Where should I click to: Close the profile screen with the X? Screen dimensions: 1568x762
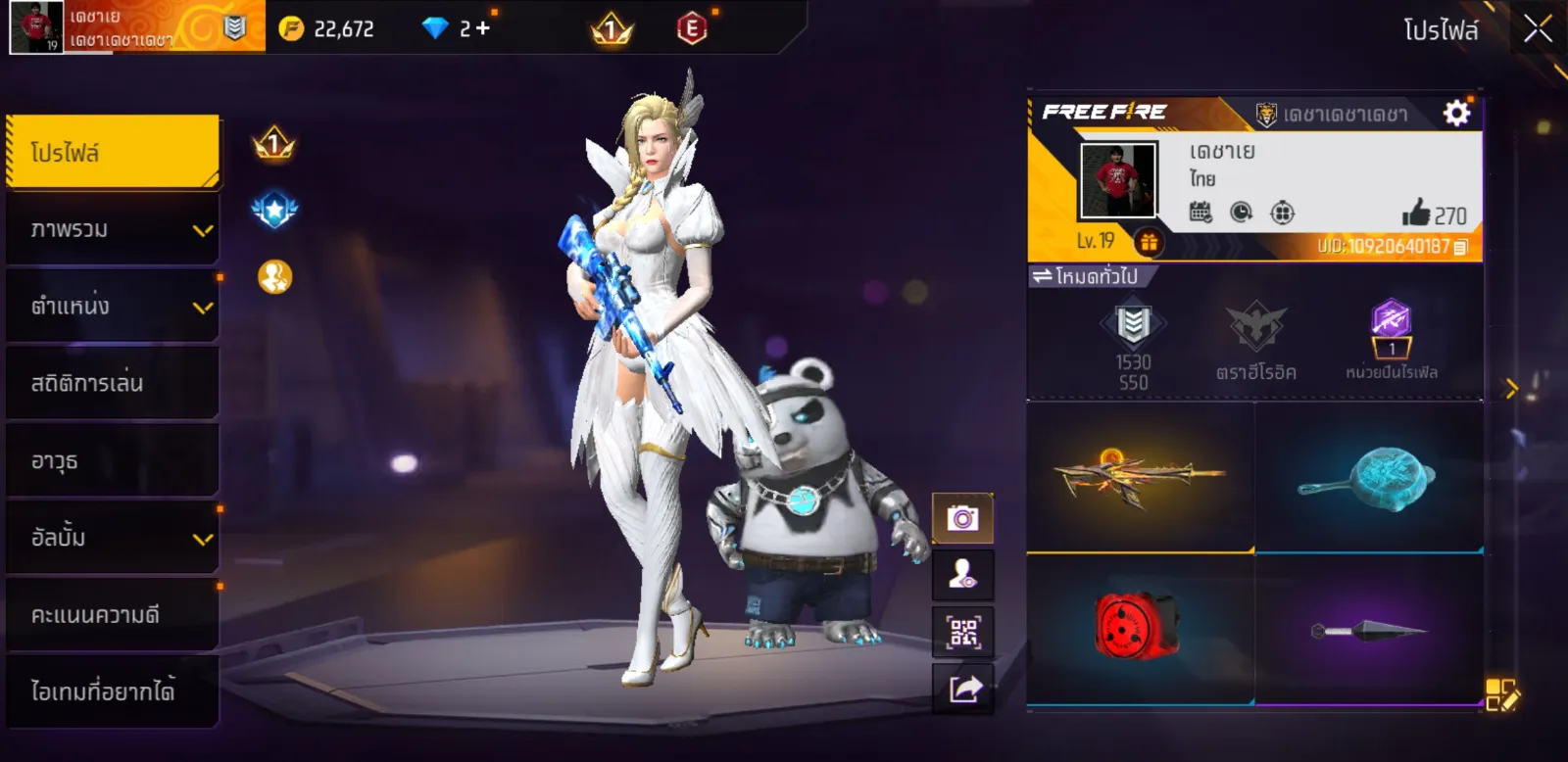(x=1538, y=29)
